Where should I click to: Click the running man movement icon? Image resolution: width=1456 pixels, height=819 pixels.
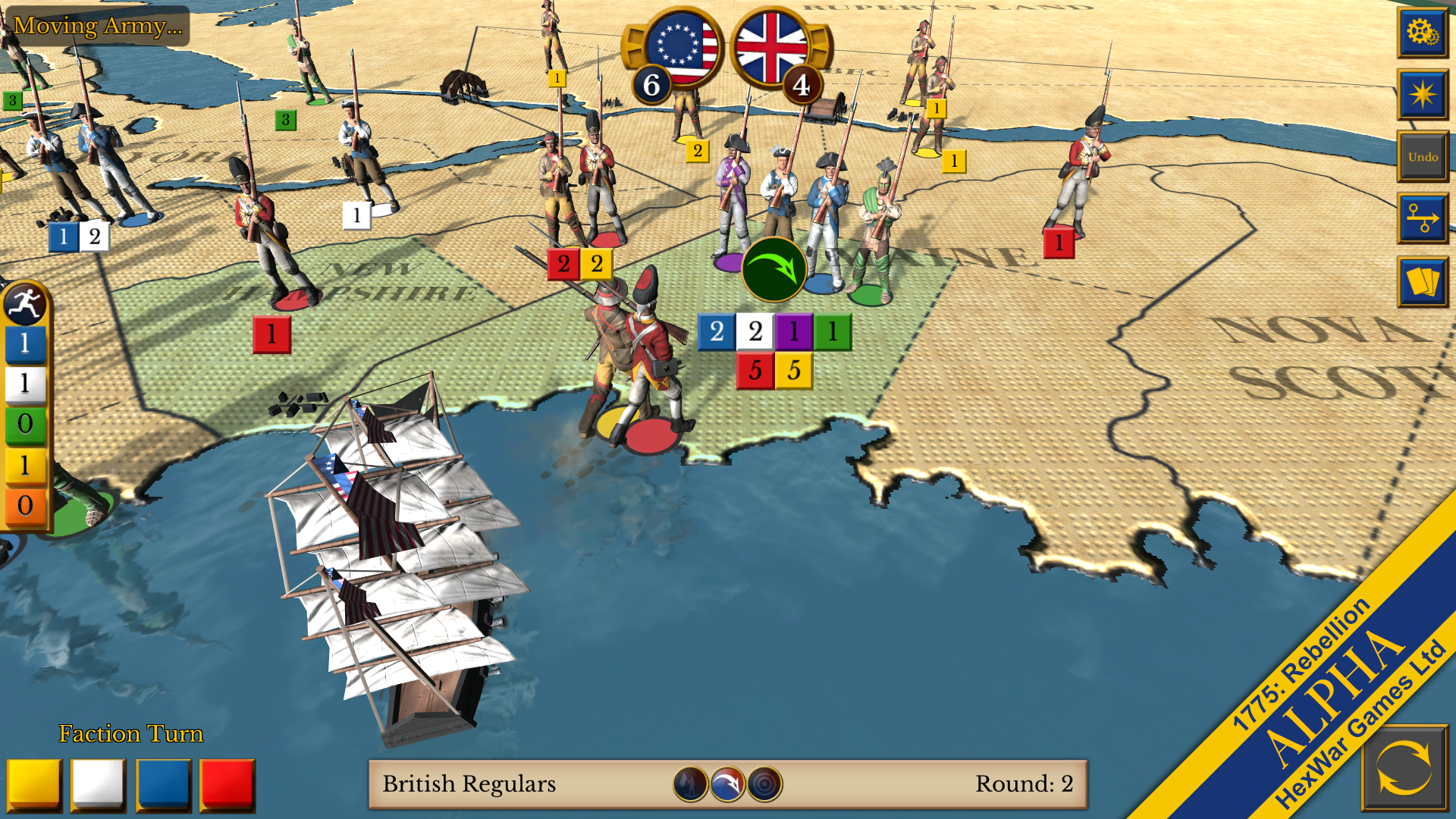pyautogui.click(x=25, y=304)
